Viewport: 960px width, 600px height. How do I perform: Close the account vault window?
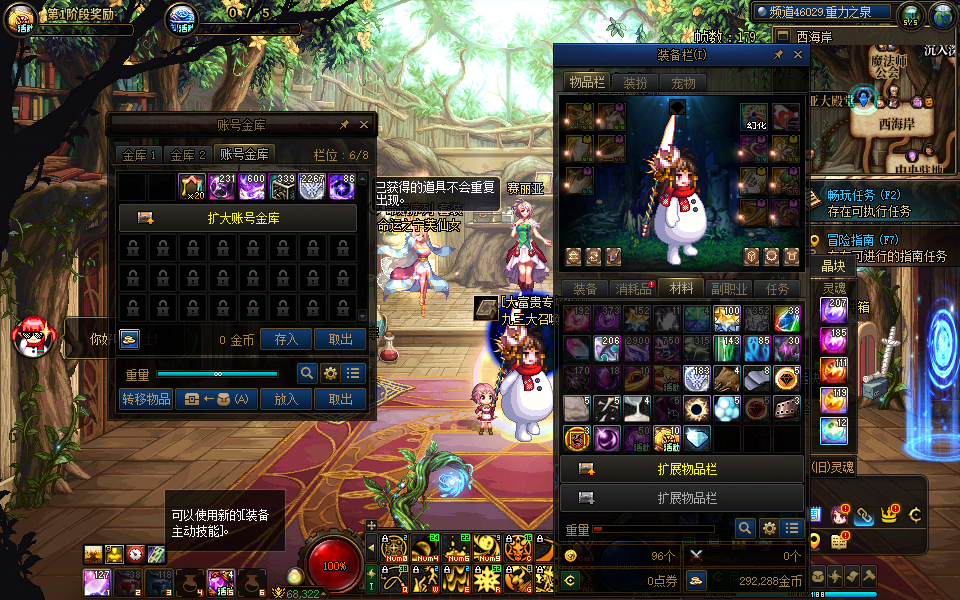(364, 125)
